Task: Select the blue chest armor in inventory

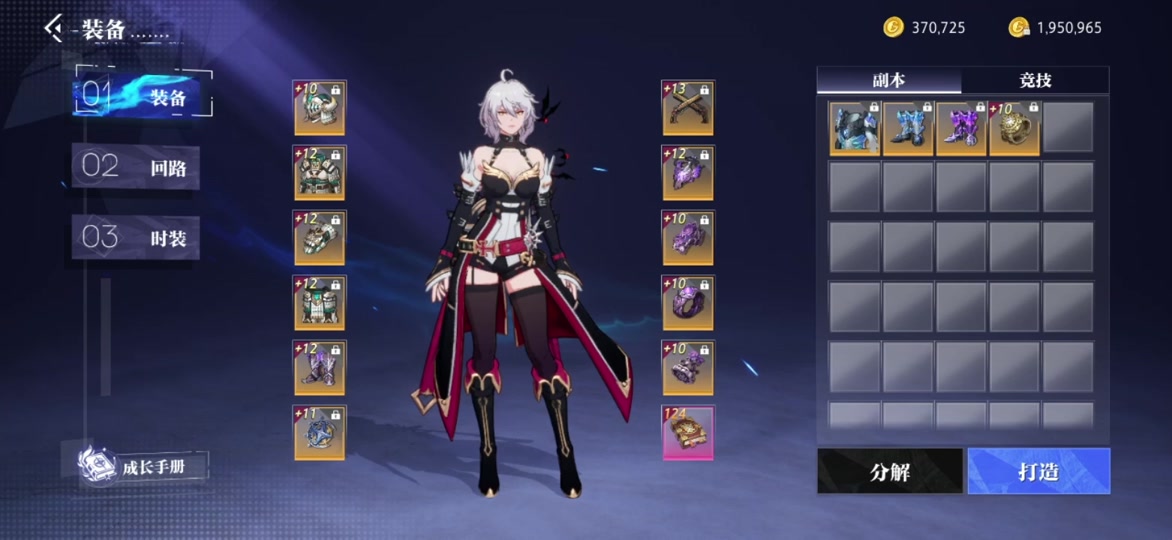Action: click(855, 128)
